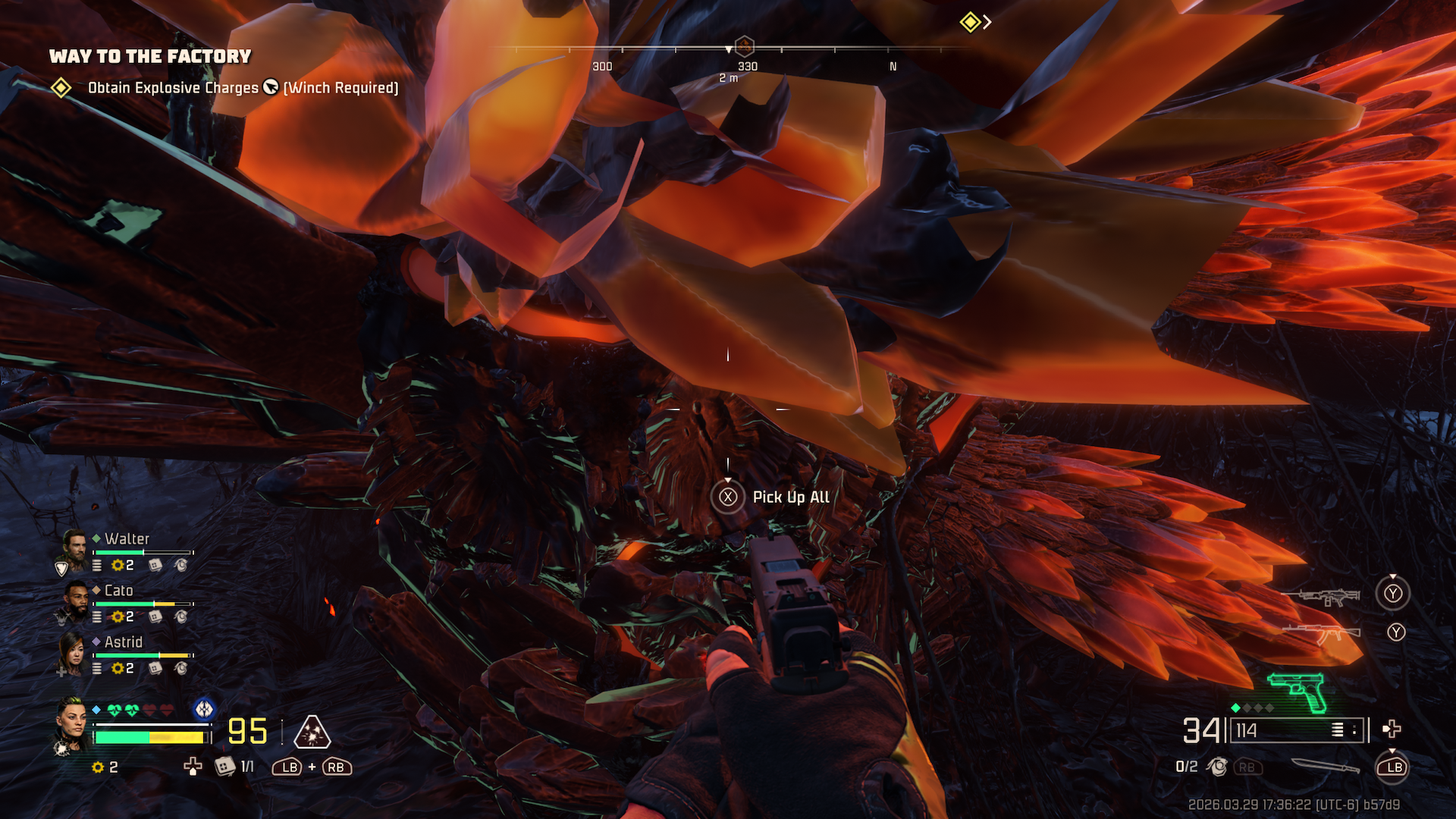Select Cato's squad portrait
Screen dimensions: 1456x819
(x=76, y=601)
